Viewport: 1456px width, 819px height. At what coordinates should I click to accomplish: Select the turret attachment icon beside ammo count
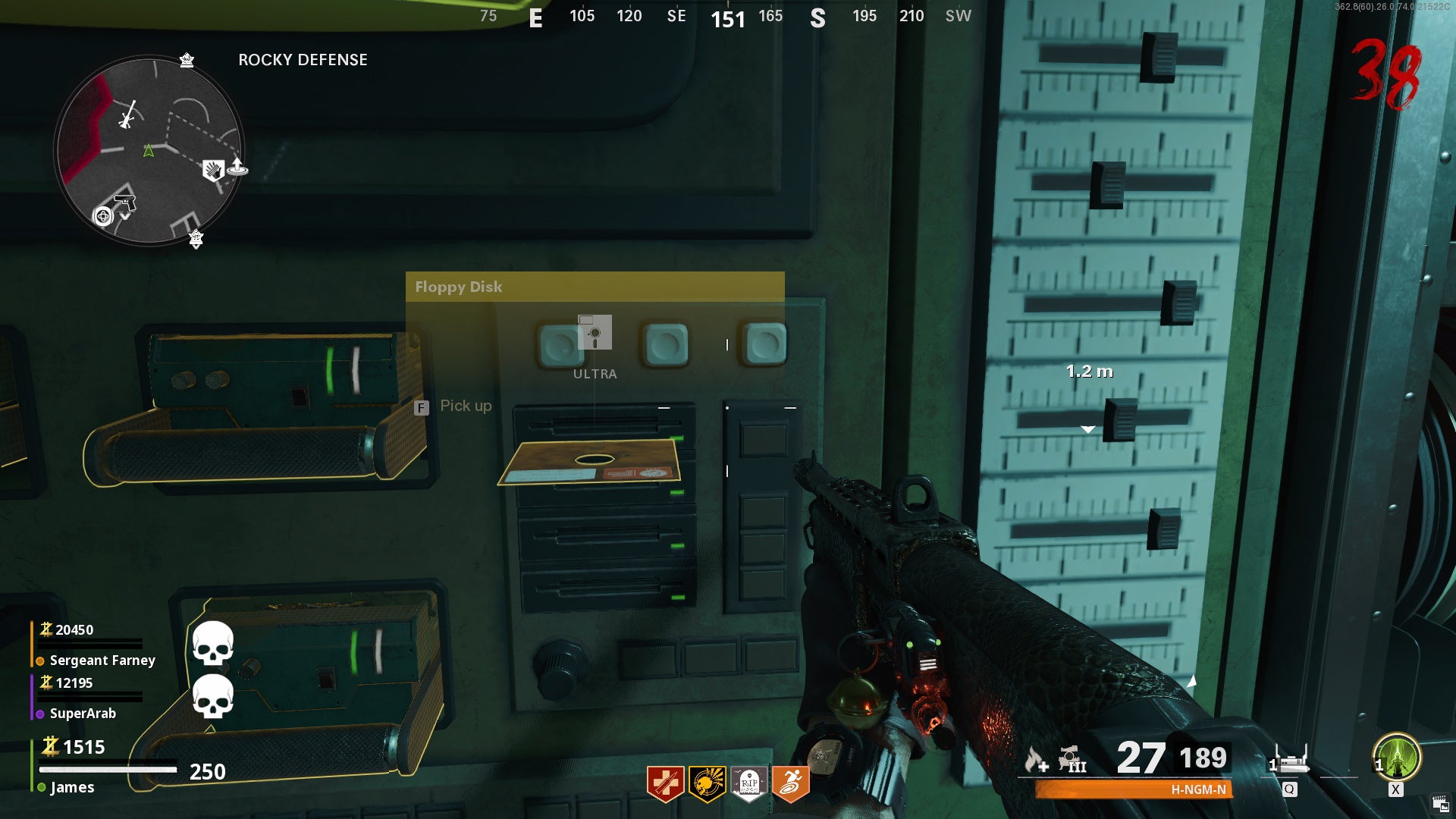[1069, 760]
